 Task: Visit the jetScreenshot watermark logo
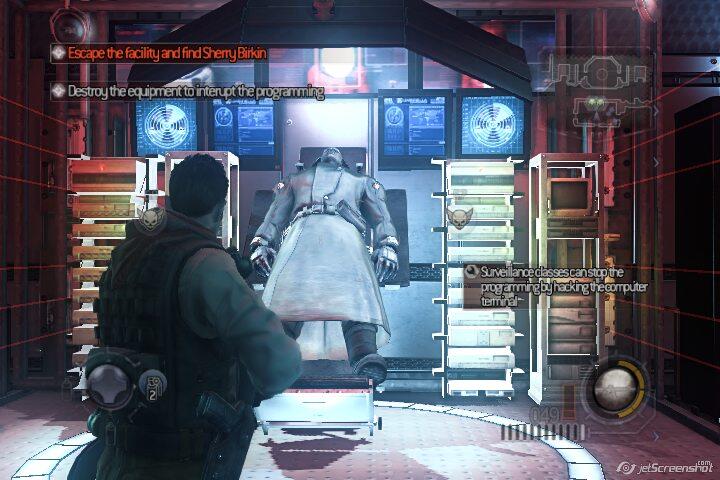(x=662, y=467)
